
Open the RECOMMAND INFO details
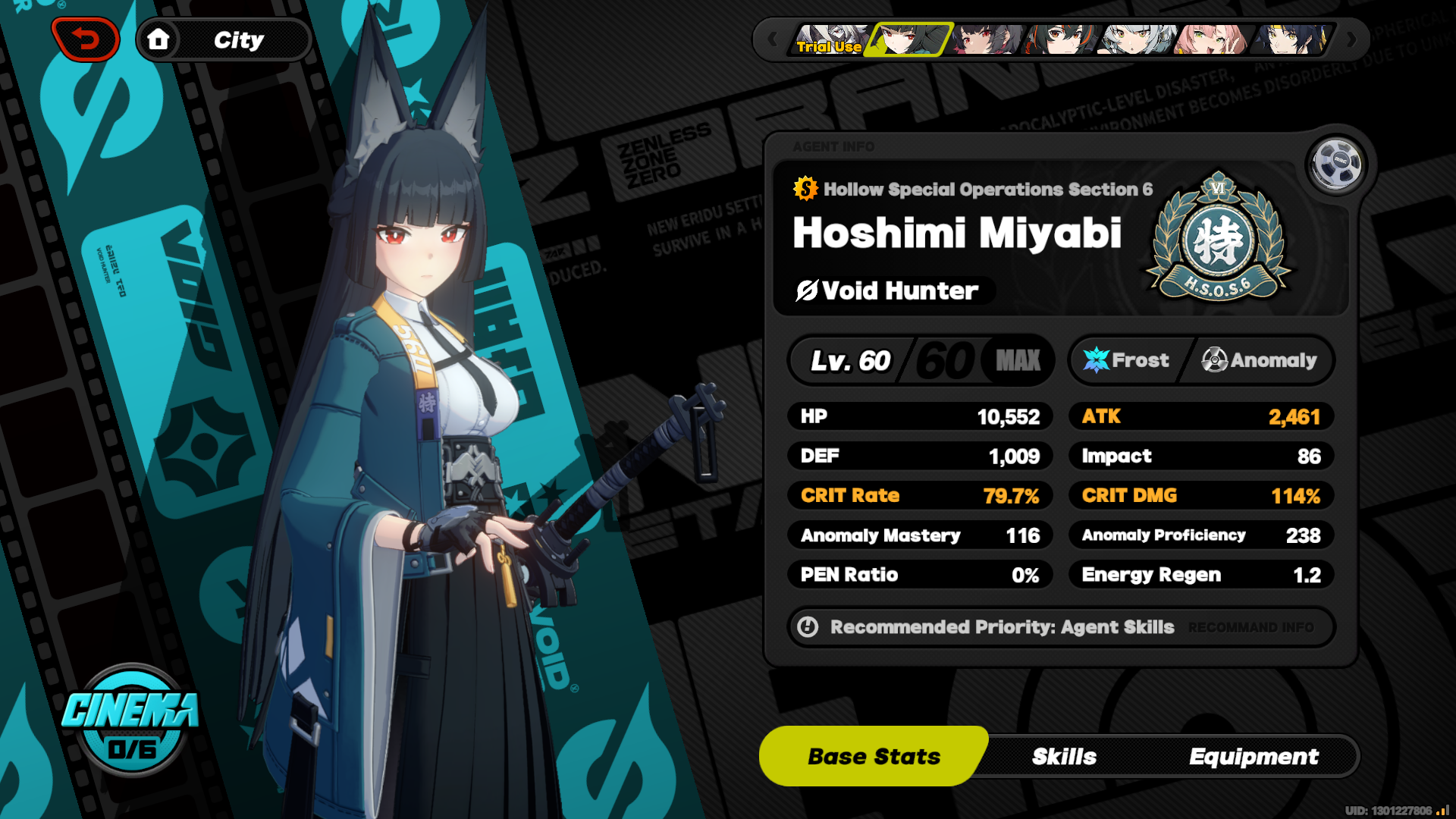[1251, 628]
